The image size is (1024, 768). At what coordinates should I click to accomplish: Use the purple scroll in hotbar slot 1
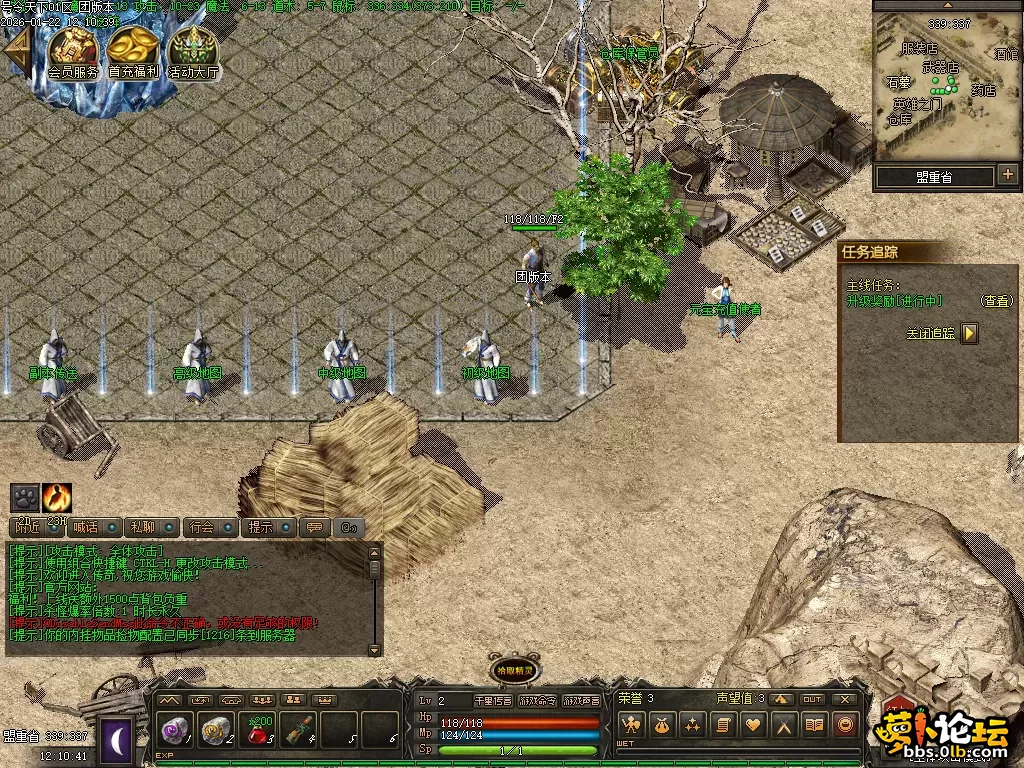tap(176, 731)
